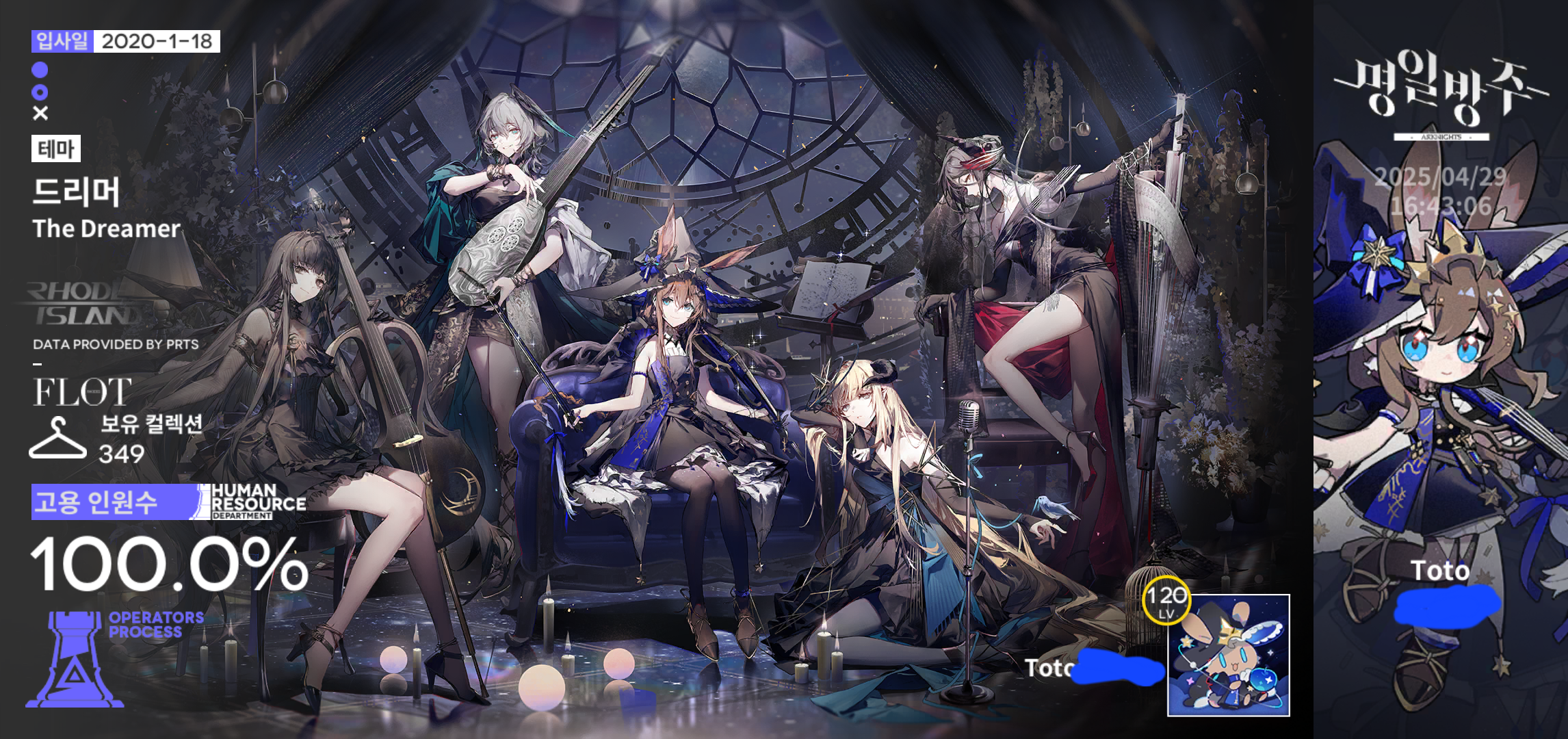
Task: Click the purple 고용 인원수 banner
Action: [113, 502]
